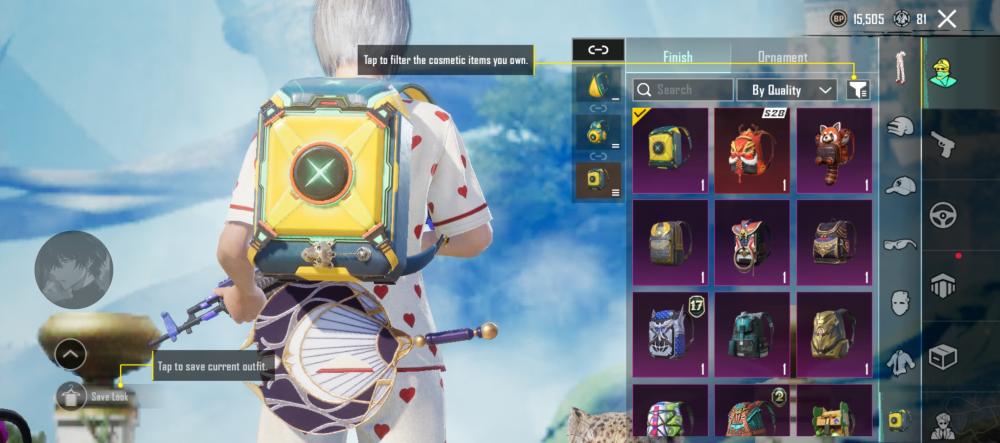Select the equipped yellow cube backpack
This screenshot has height=443, width=1000.
(670, 150)
